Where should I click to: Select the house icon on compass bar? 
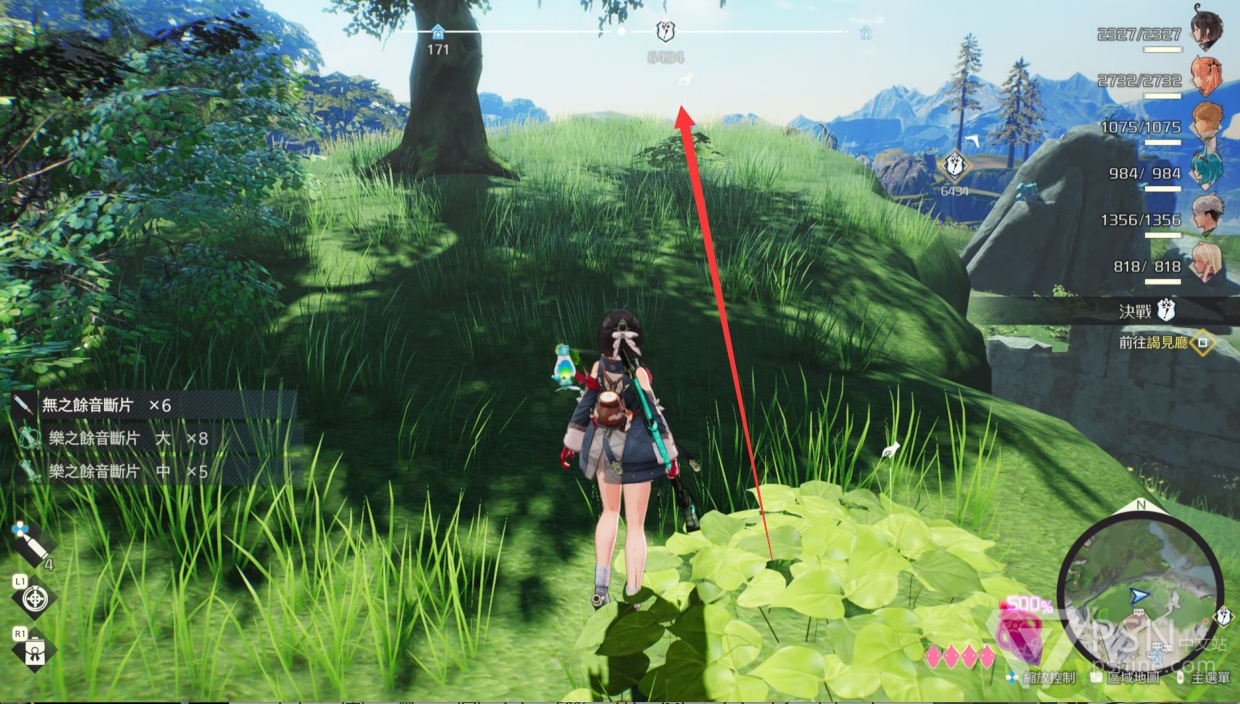point(437,32)
